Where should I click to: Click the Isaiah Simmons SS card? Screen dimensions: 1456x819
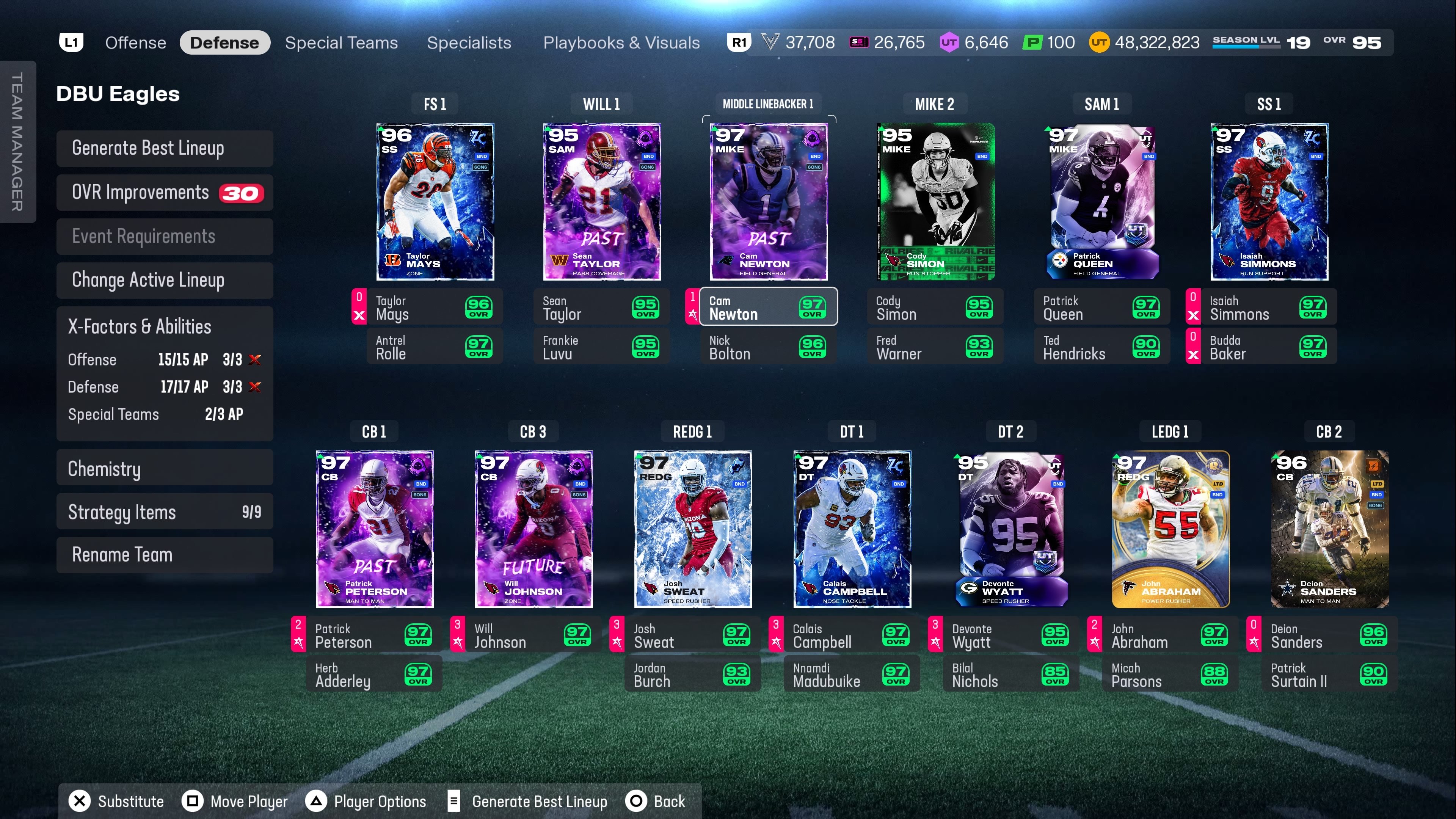click(1269, 202)
